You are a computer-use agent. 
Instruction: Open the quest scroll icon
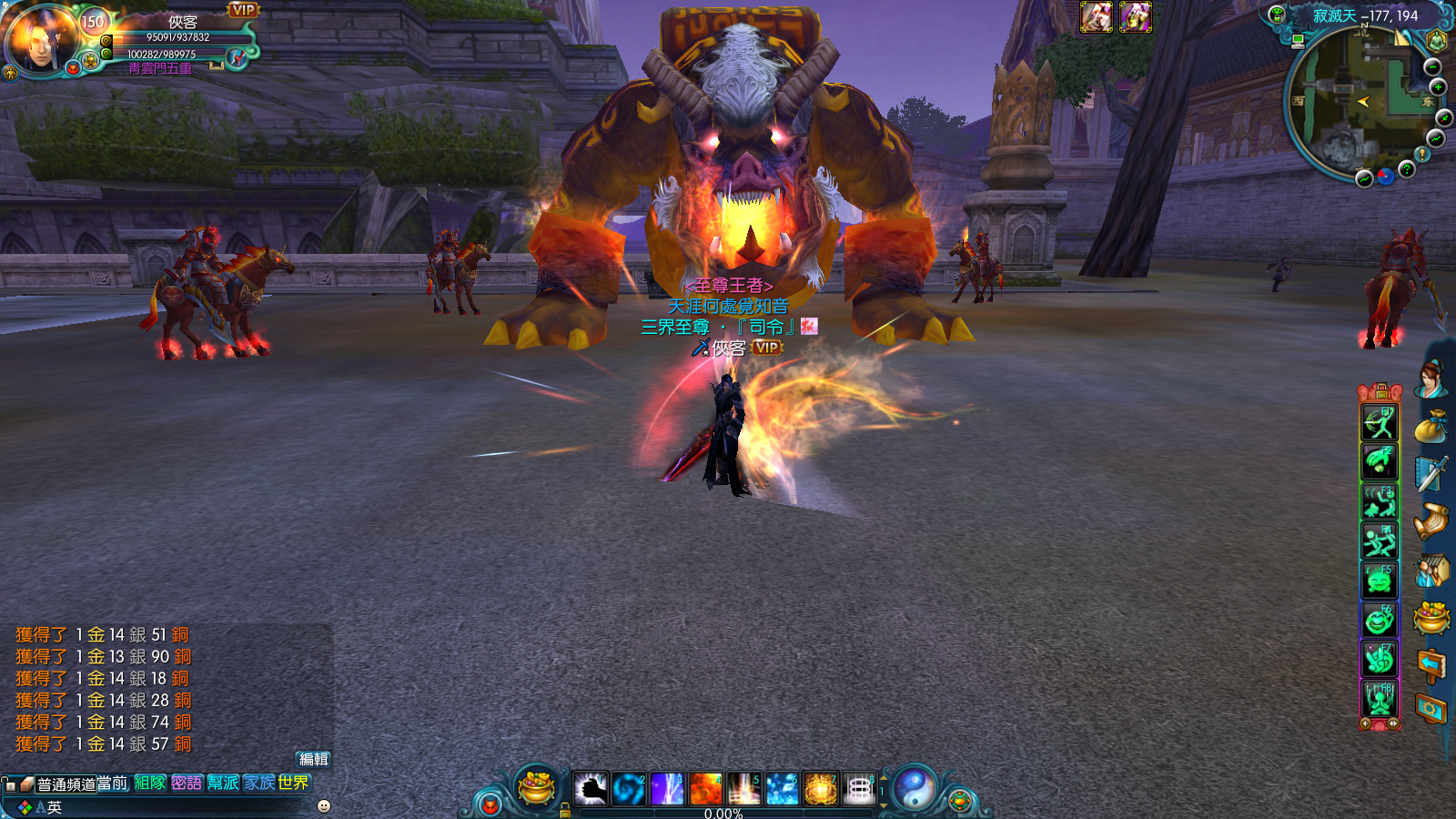[x=1431, y=521]
